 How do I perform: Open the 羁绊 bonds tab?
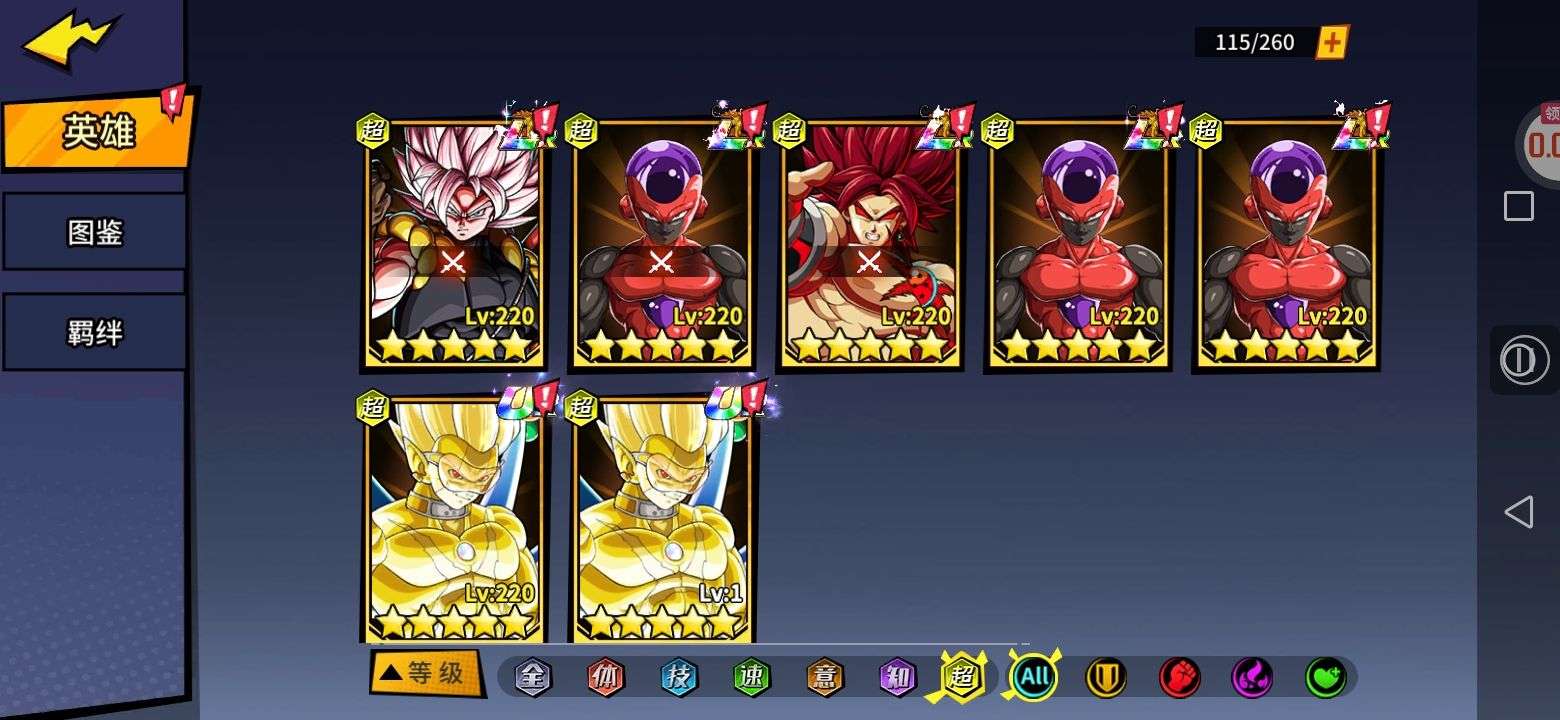click(95, 332)
